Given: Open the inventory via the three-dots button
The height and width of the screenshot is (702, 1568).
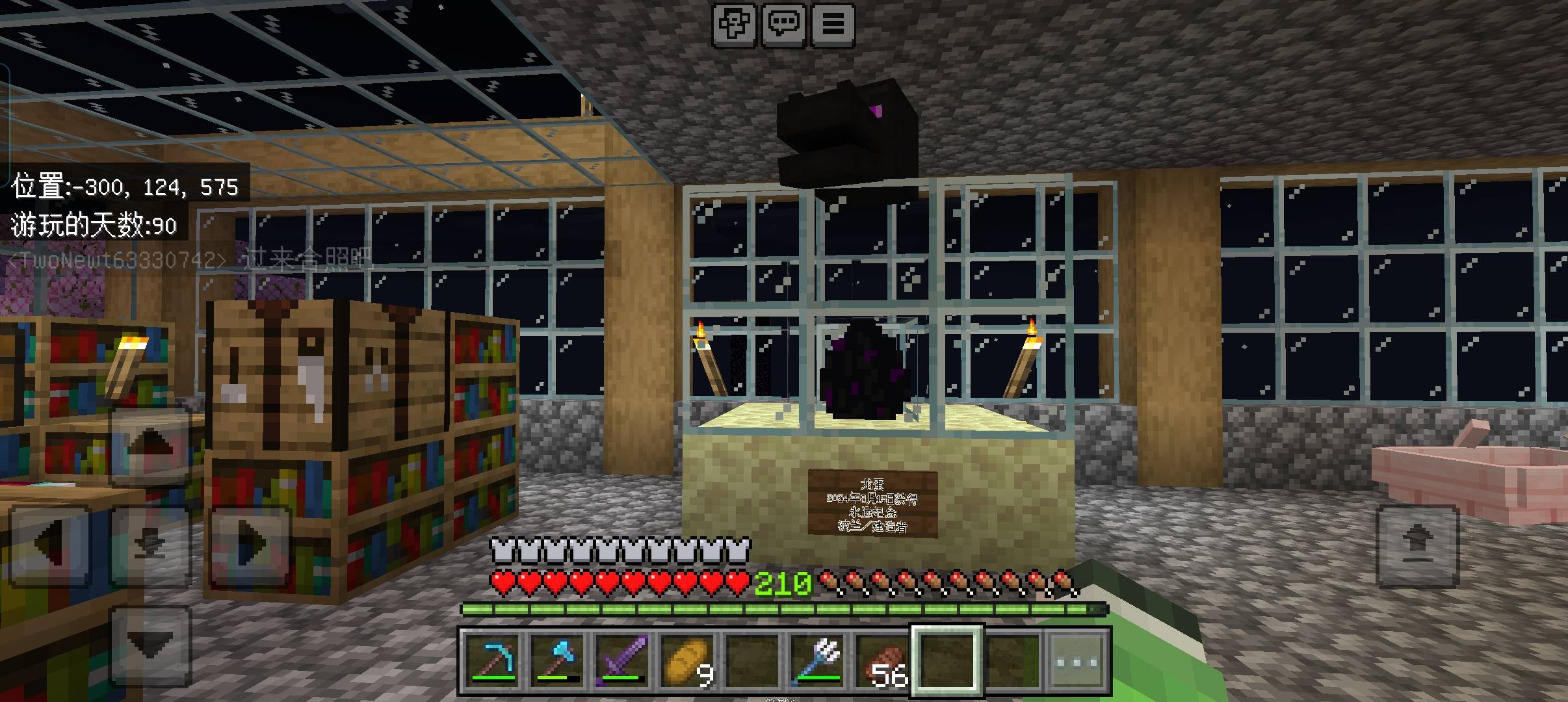Looking at the screenshot, I should 1077,660.
